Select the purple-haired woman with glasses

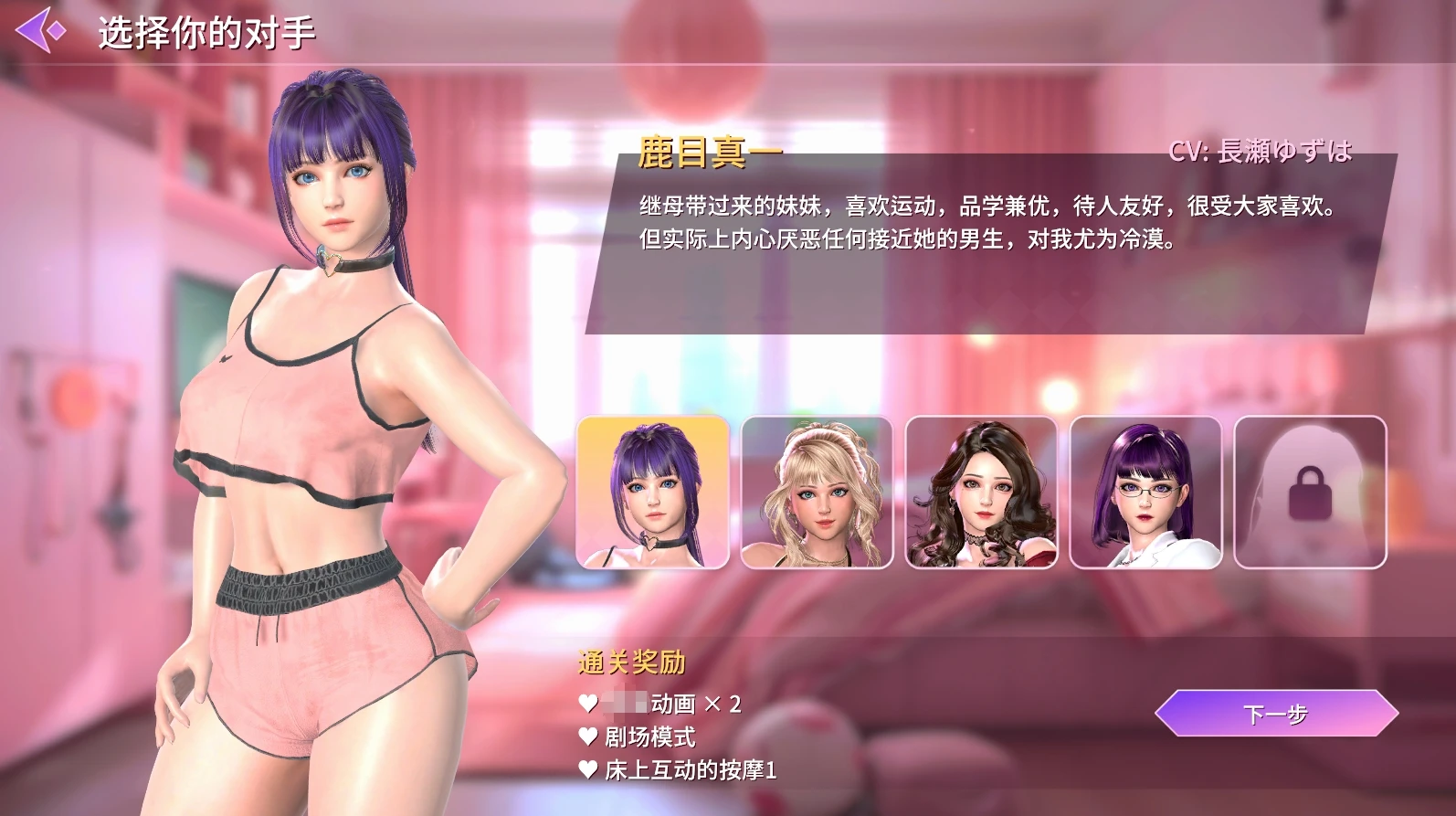pyautogui.click(x=1145, y=493)
